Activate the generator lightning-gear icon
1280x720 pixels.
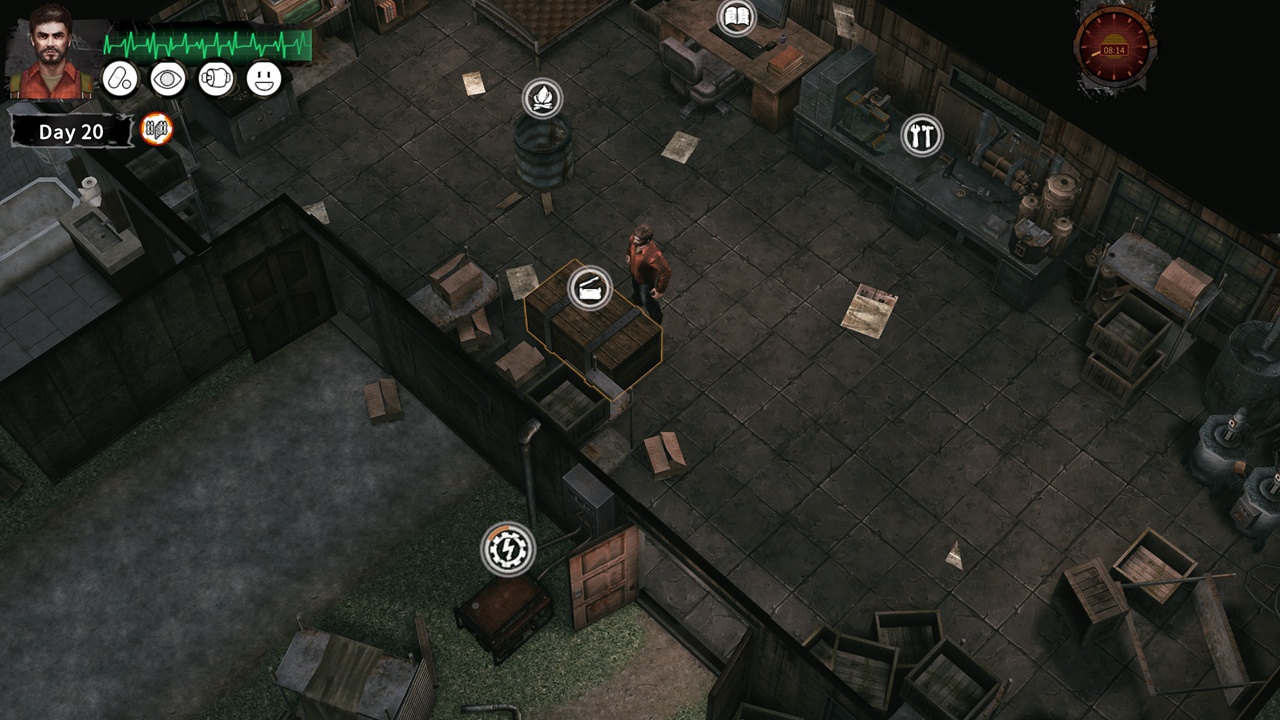coord(510,549)
